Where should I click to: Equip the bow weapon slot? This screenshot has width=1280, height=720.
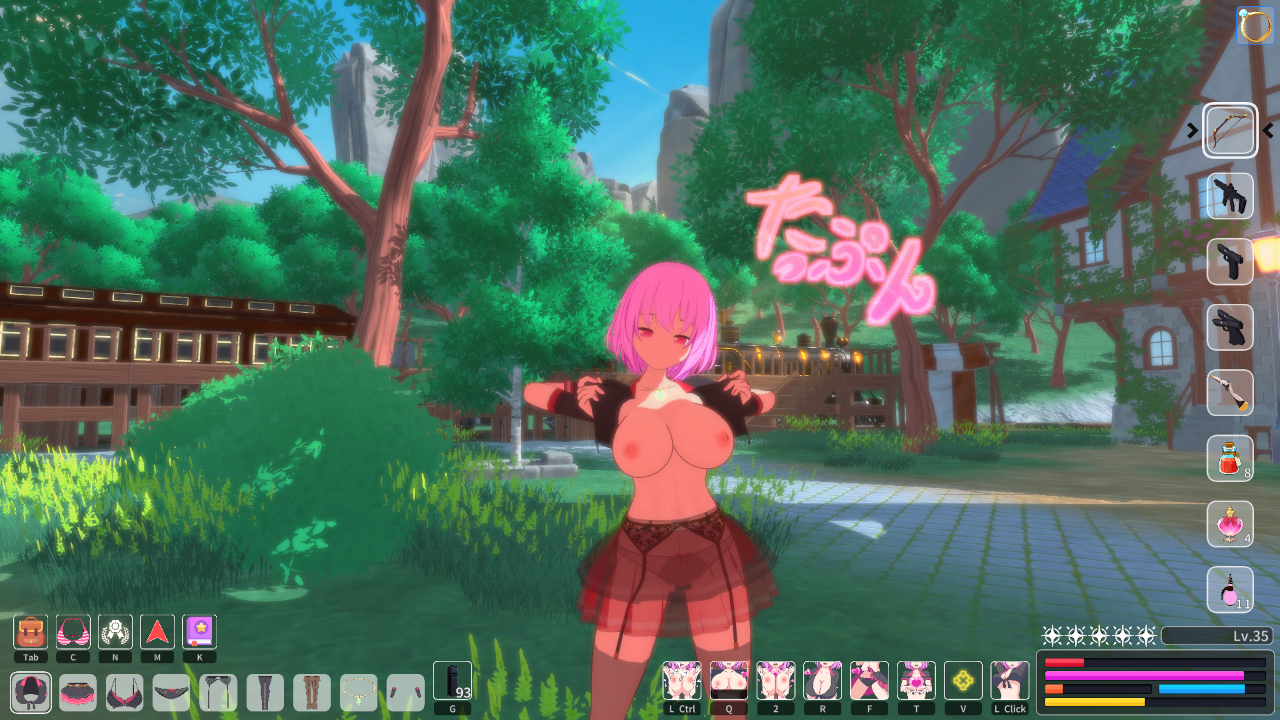pyautogui.click(x=1230, y=130)
